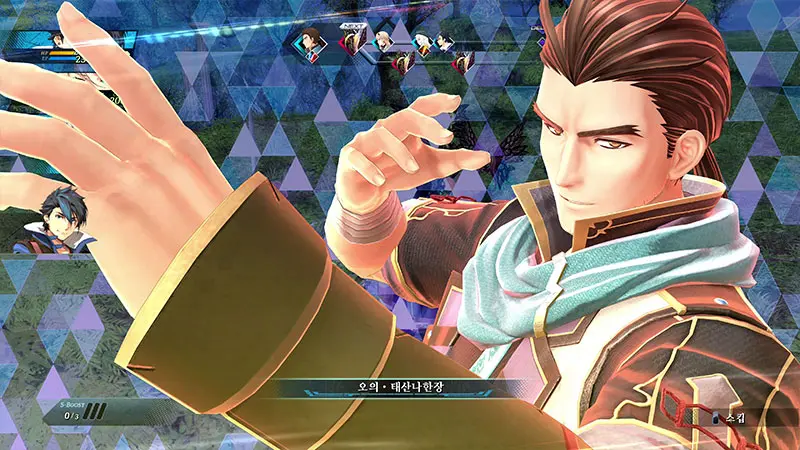Click the black-haired character's turn order portrait
This screenshot has height=450, width=800.
(x=445, y=42)
